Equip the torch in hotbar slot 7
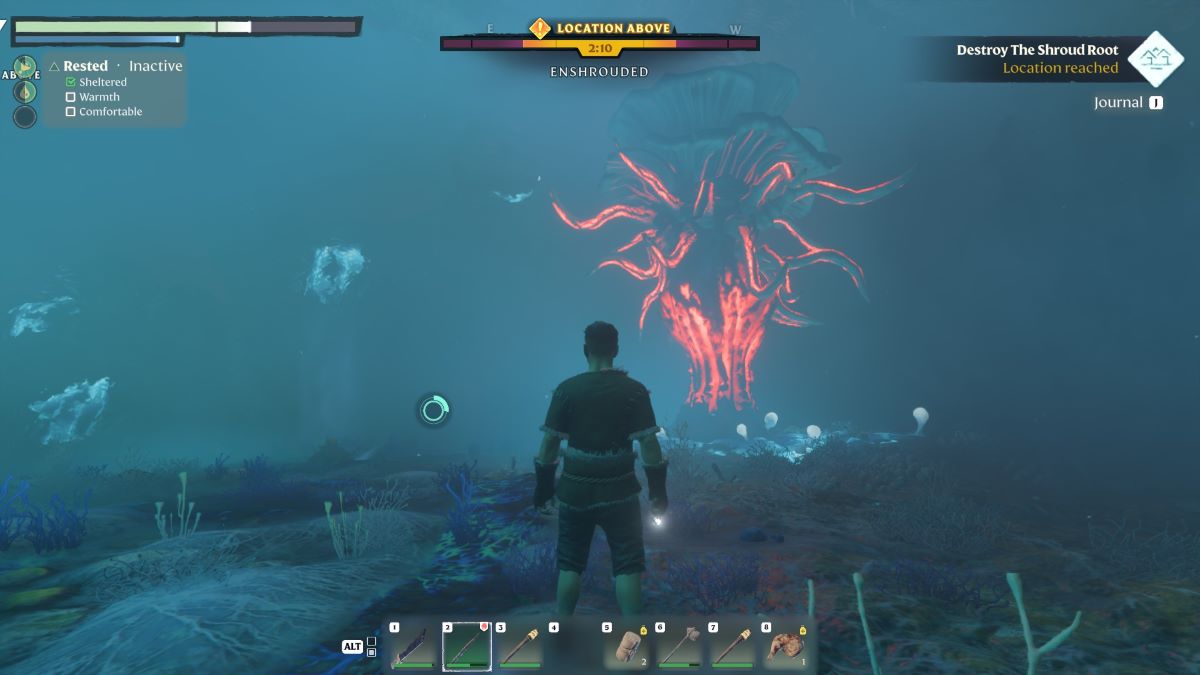The image size is (1200, 675). pos(733,647)
